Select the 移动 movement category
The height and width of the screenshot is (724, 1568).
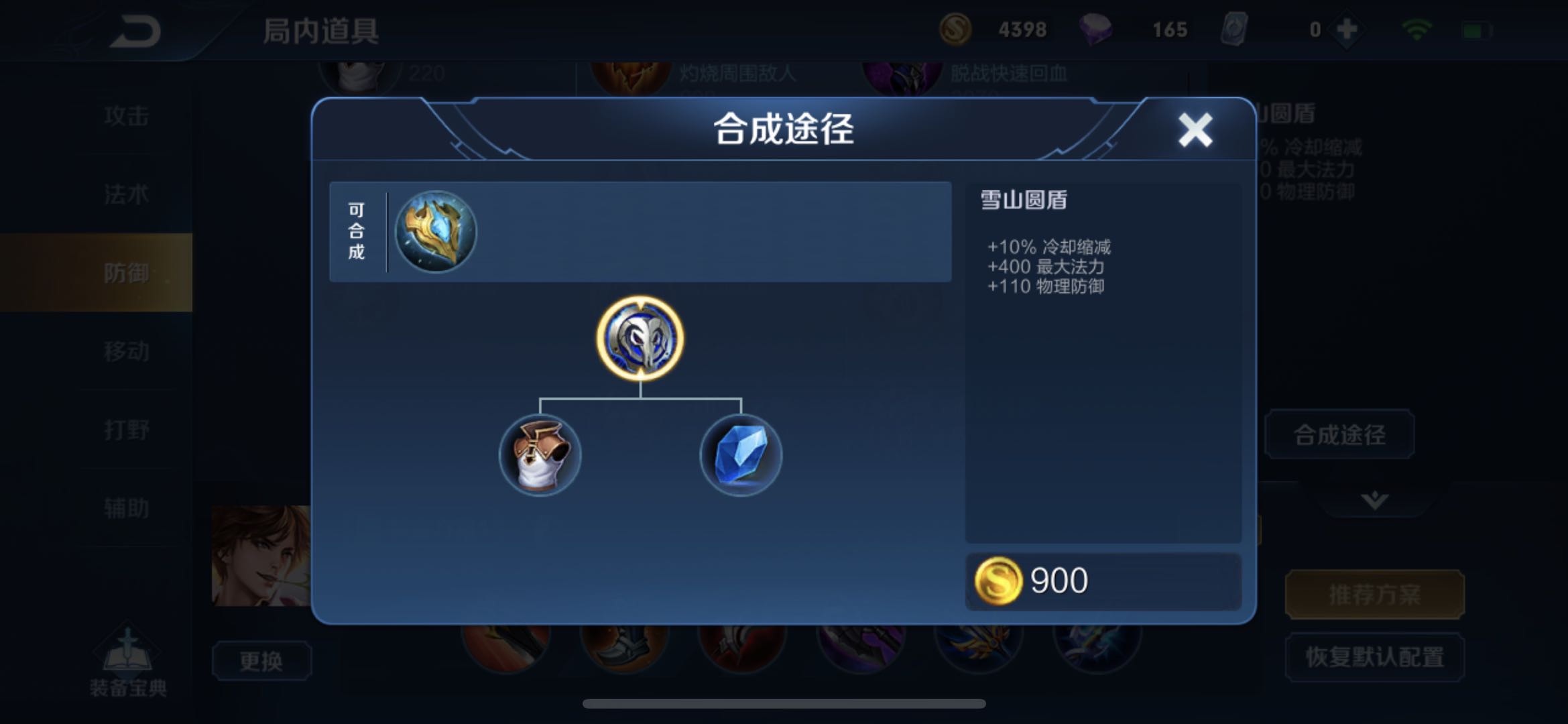pos(127,351)
